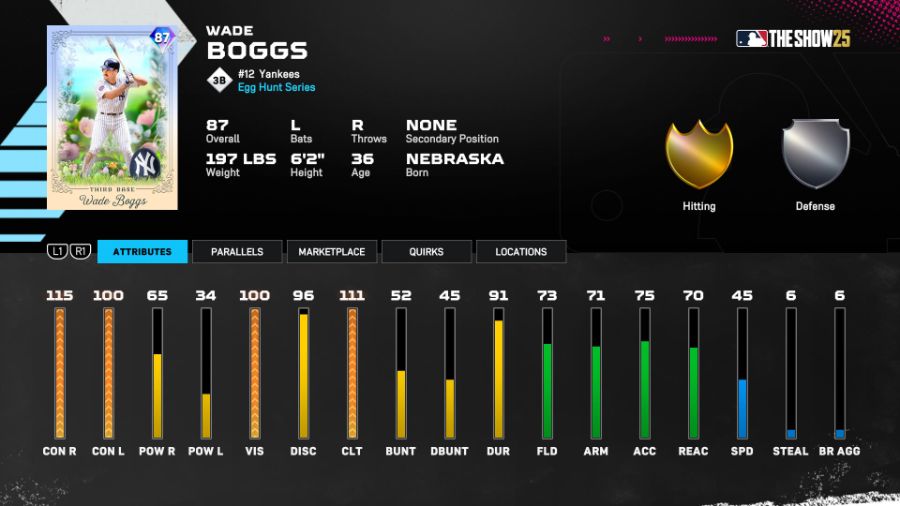
Task: Show the Marketplace tab
Action: (331, 252)
